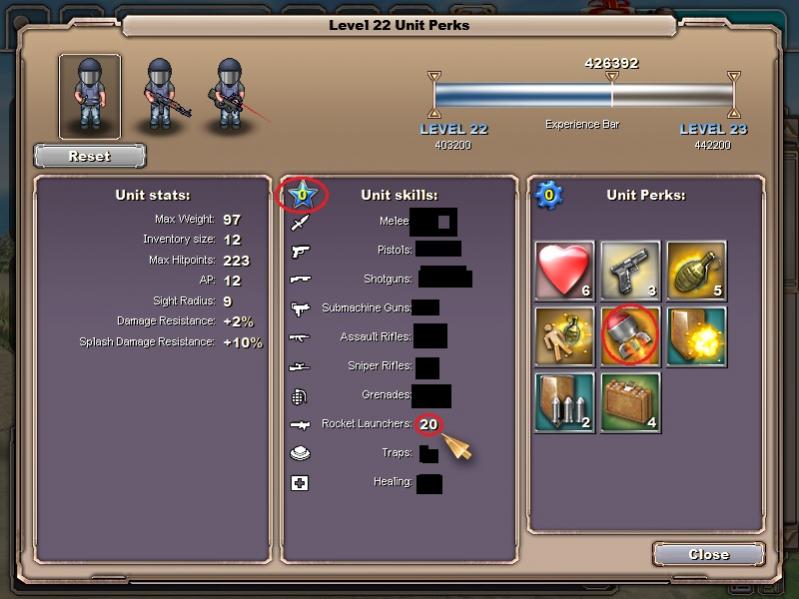Reset the unit's skills and perks
Image resolution: width=799 pixels, height=599 pixels.
coord(90,156)
